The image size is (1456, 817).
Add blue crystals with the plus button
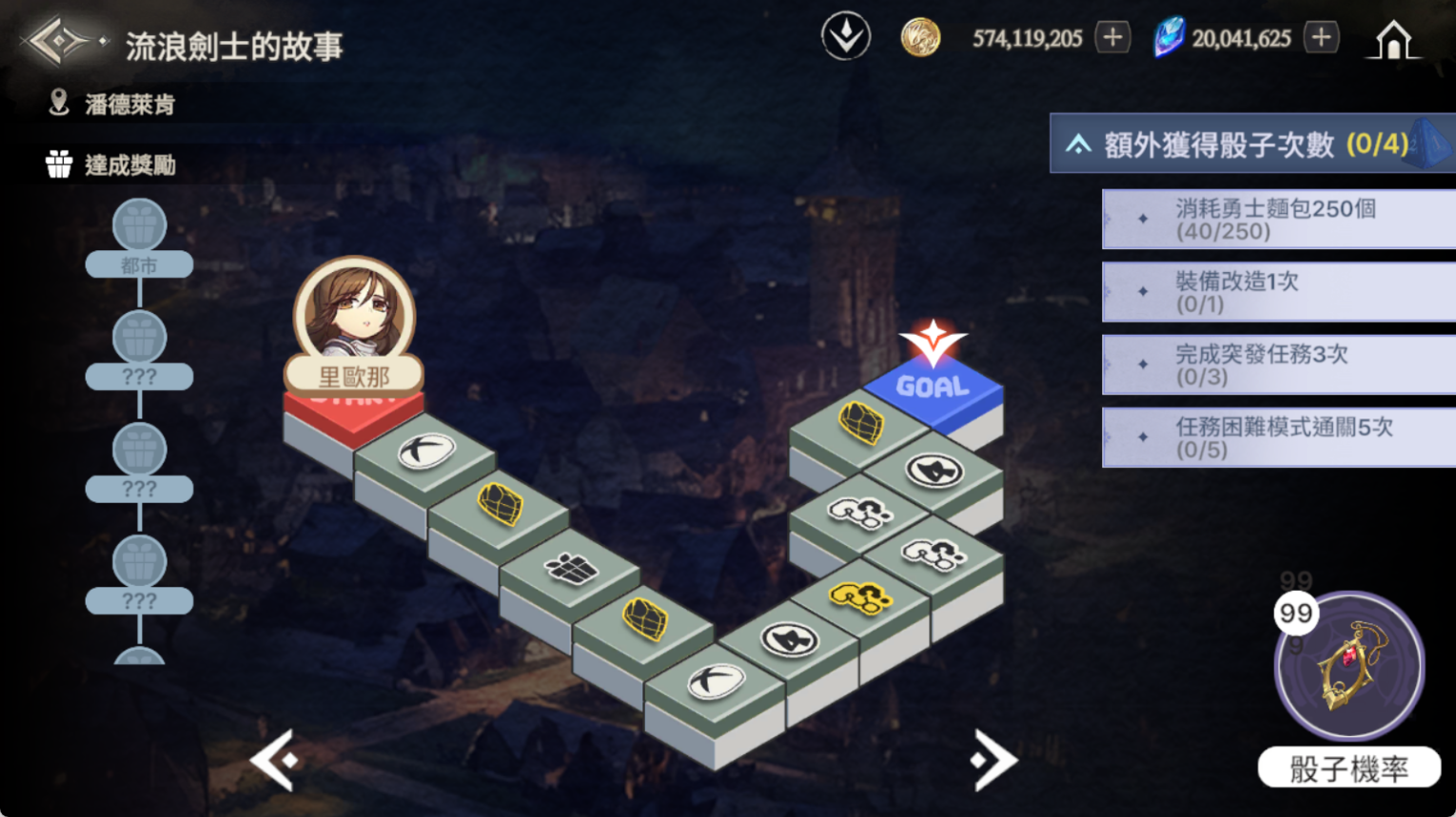click(x=1321, y=38)
